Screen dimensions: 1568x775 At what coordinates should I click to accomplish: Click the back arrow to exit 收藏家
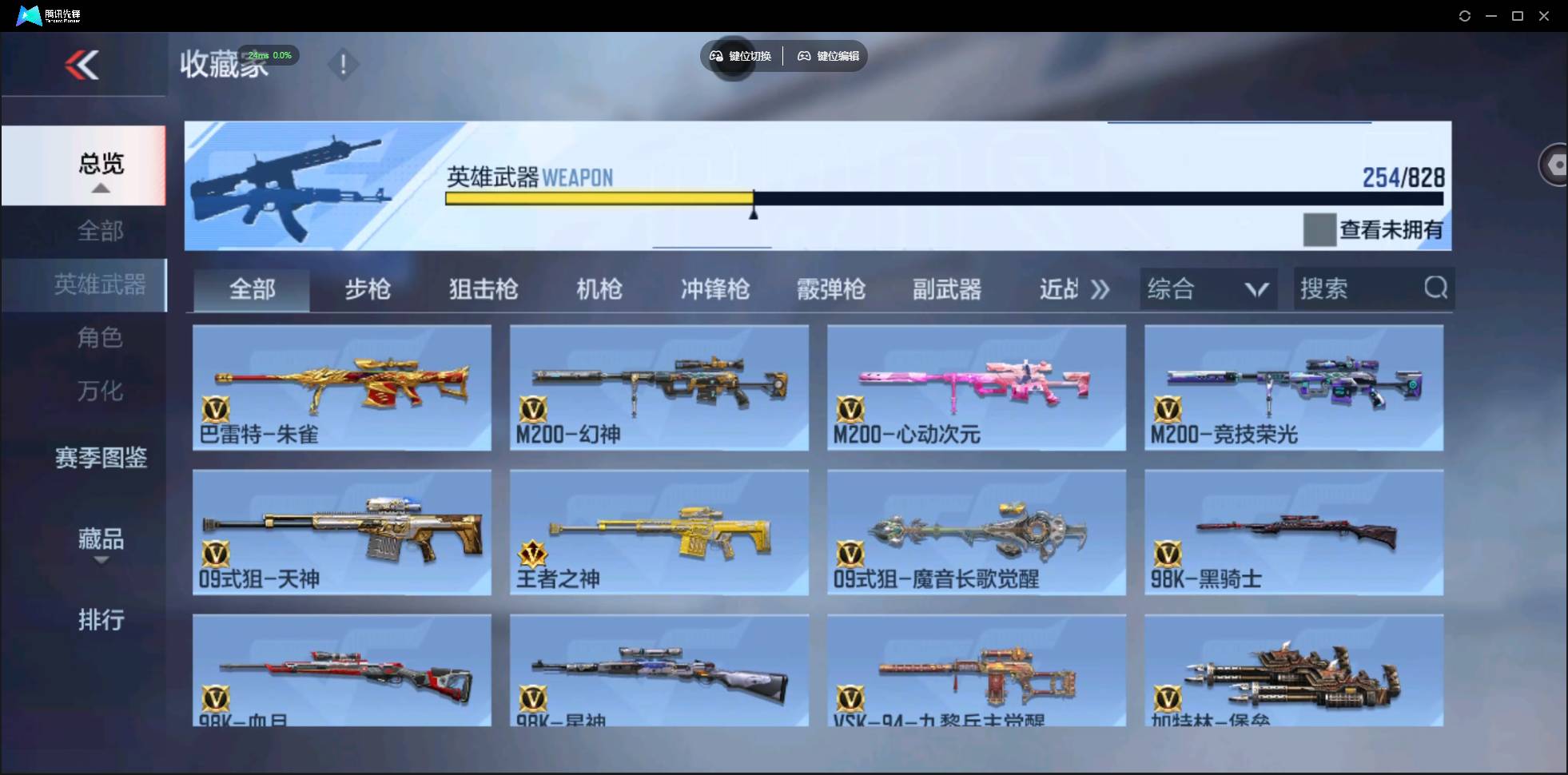83,65
